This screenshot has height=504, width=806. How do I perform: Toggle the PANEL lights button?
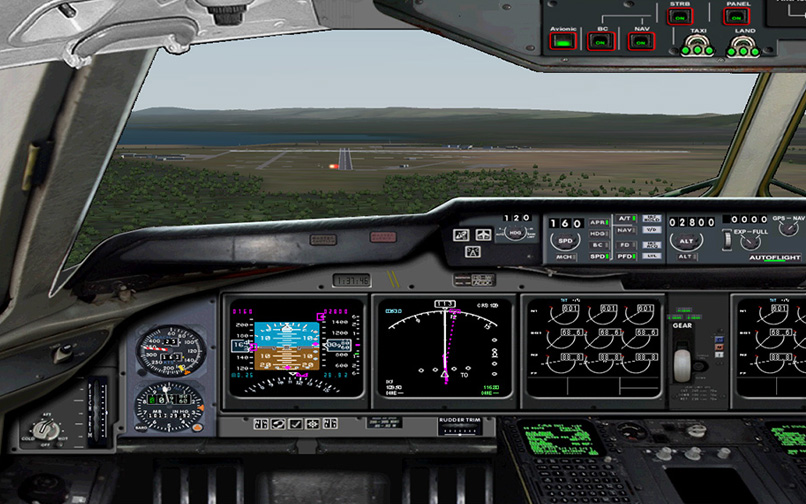[x=738, y=17]
